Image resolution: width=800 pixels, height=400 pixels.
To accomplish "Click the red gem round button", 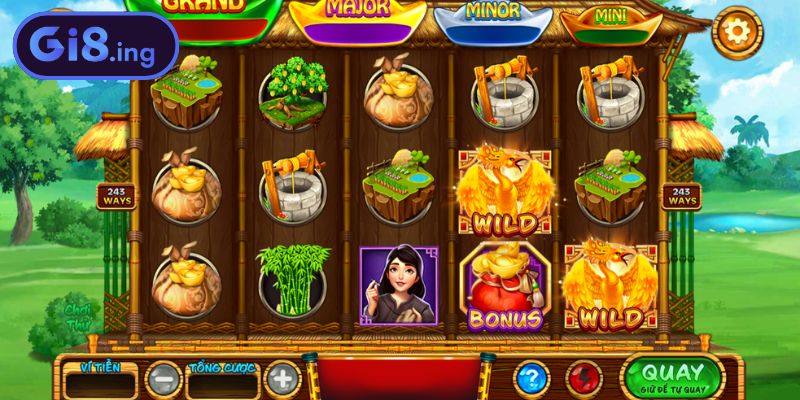I will point(584,379).
